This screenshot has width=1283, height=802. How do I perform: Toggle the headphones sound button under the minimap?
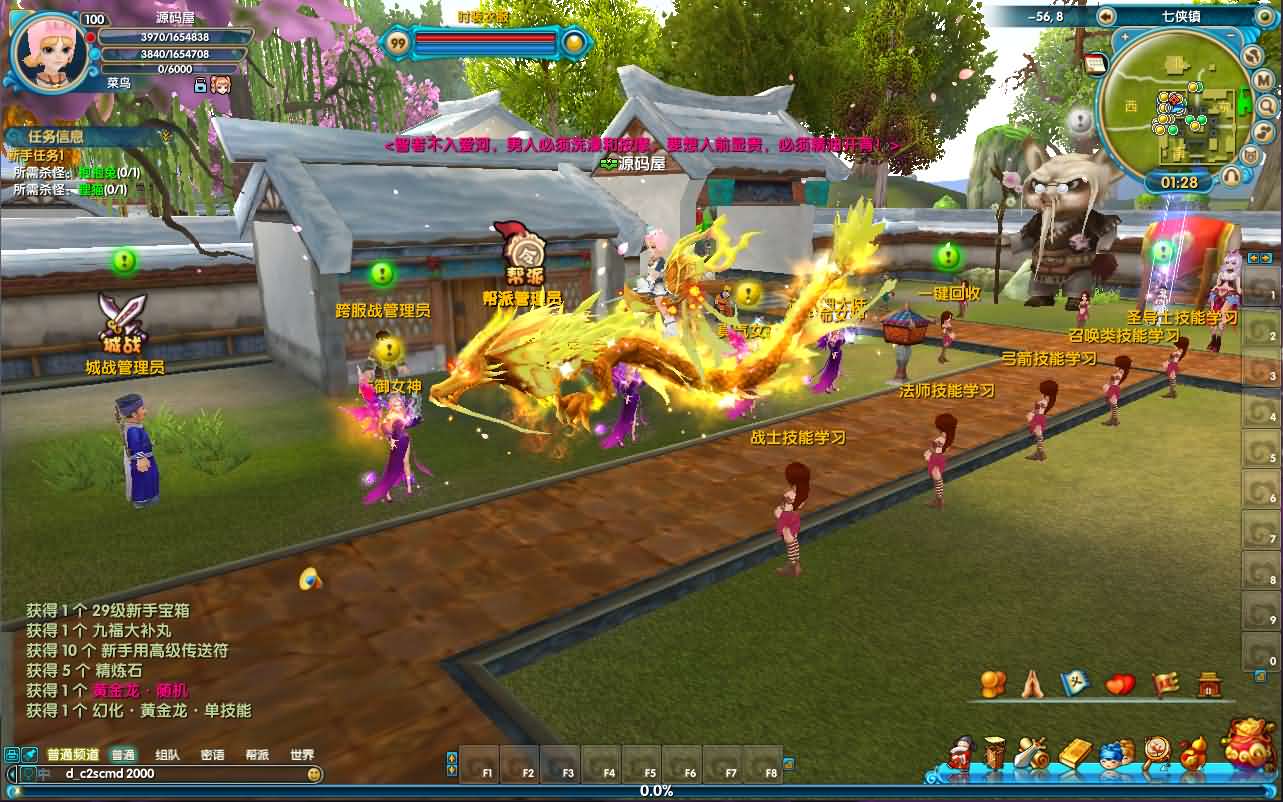click(1233, 176)
